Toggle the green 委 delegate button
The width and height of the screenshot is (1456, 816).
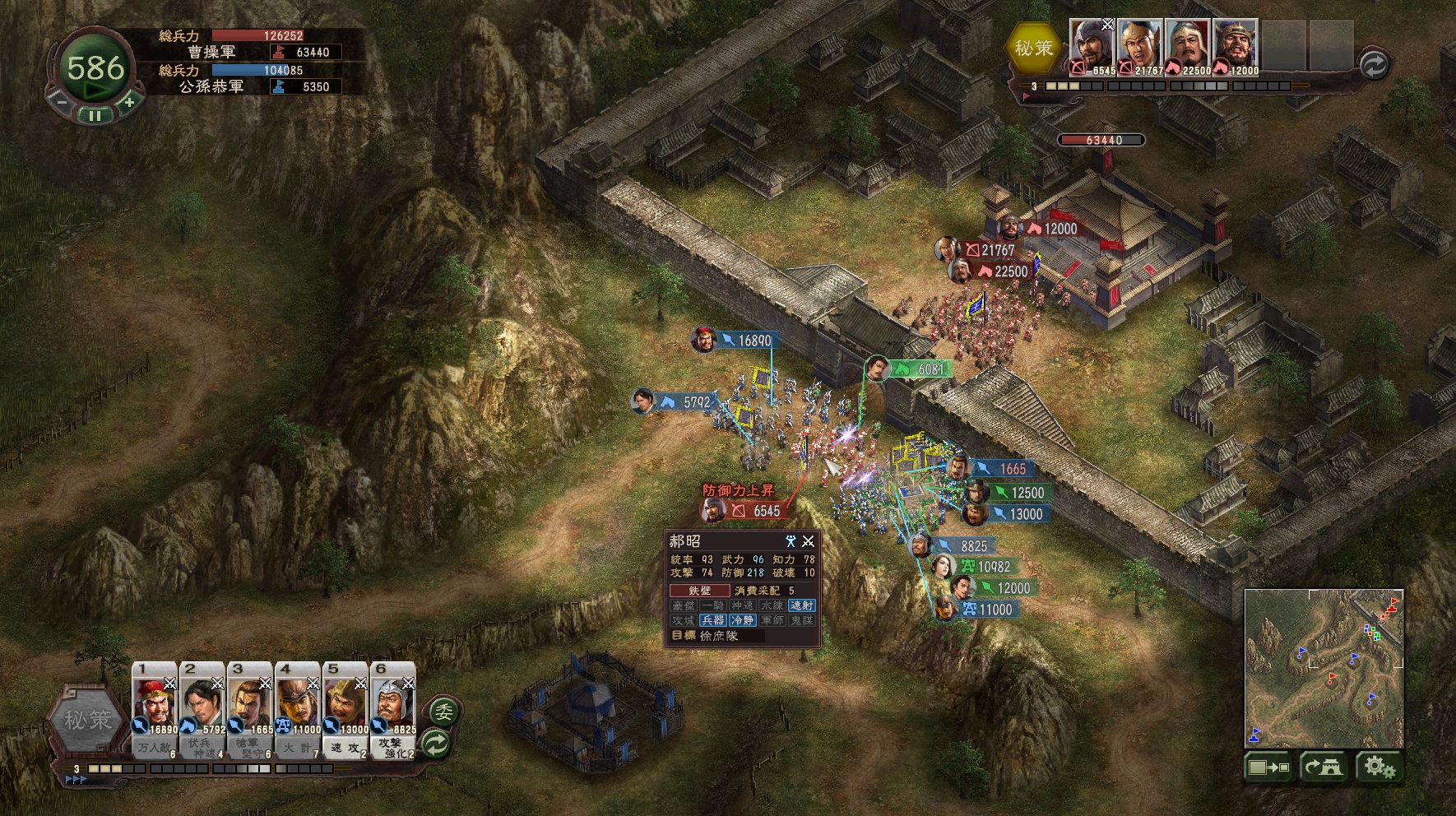coord(444,712)
